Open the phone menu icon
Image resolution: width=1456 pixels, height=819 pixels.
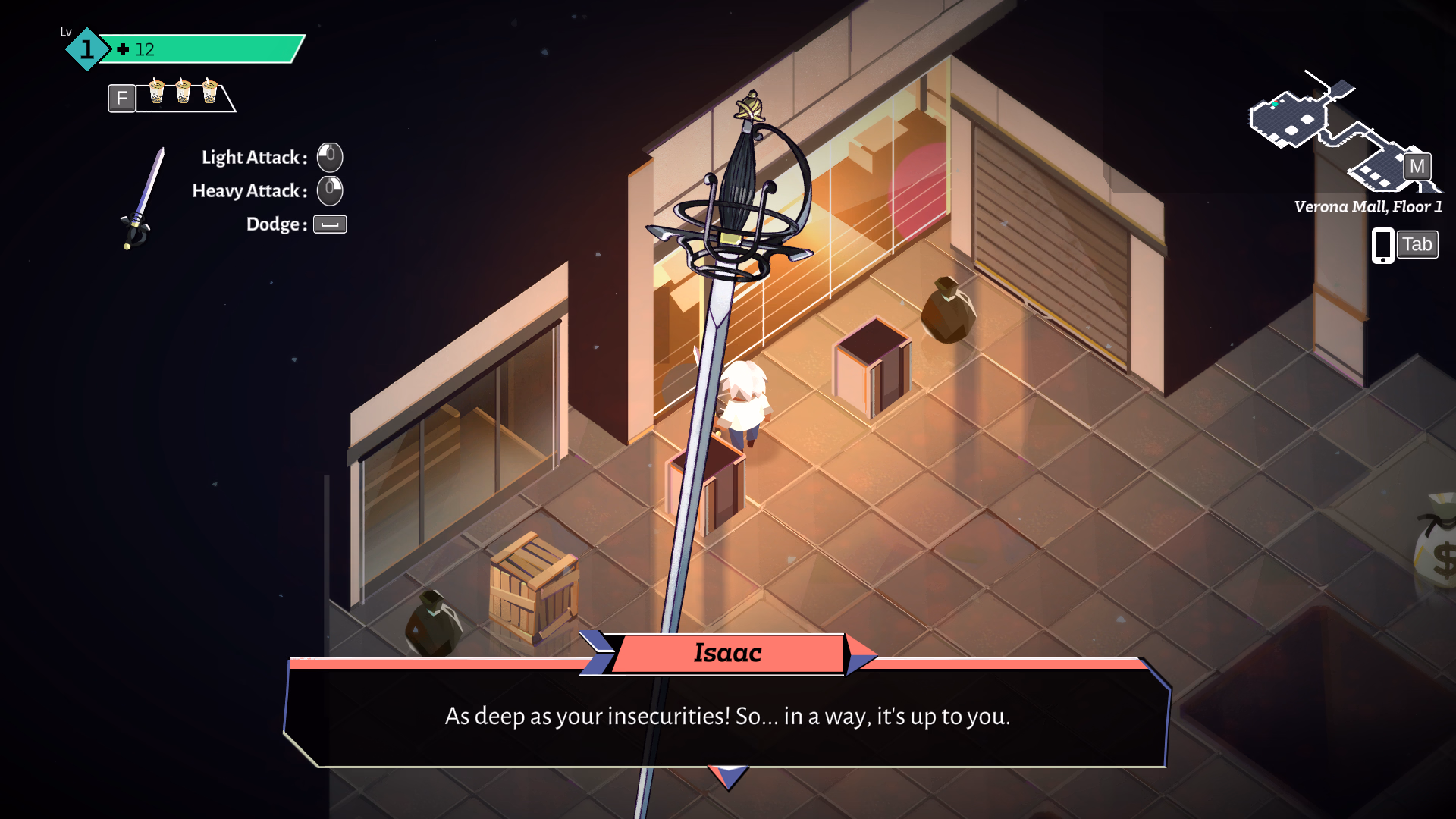(x=1382, y=245)
